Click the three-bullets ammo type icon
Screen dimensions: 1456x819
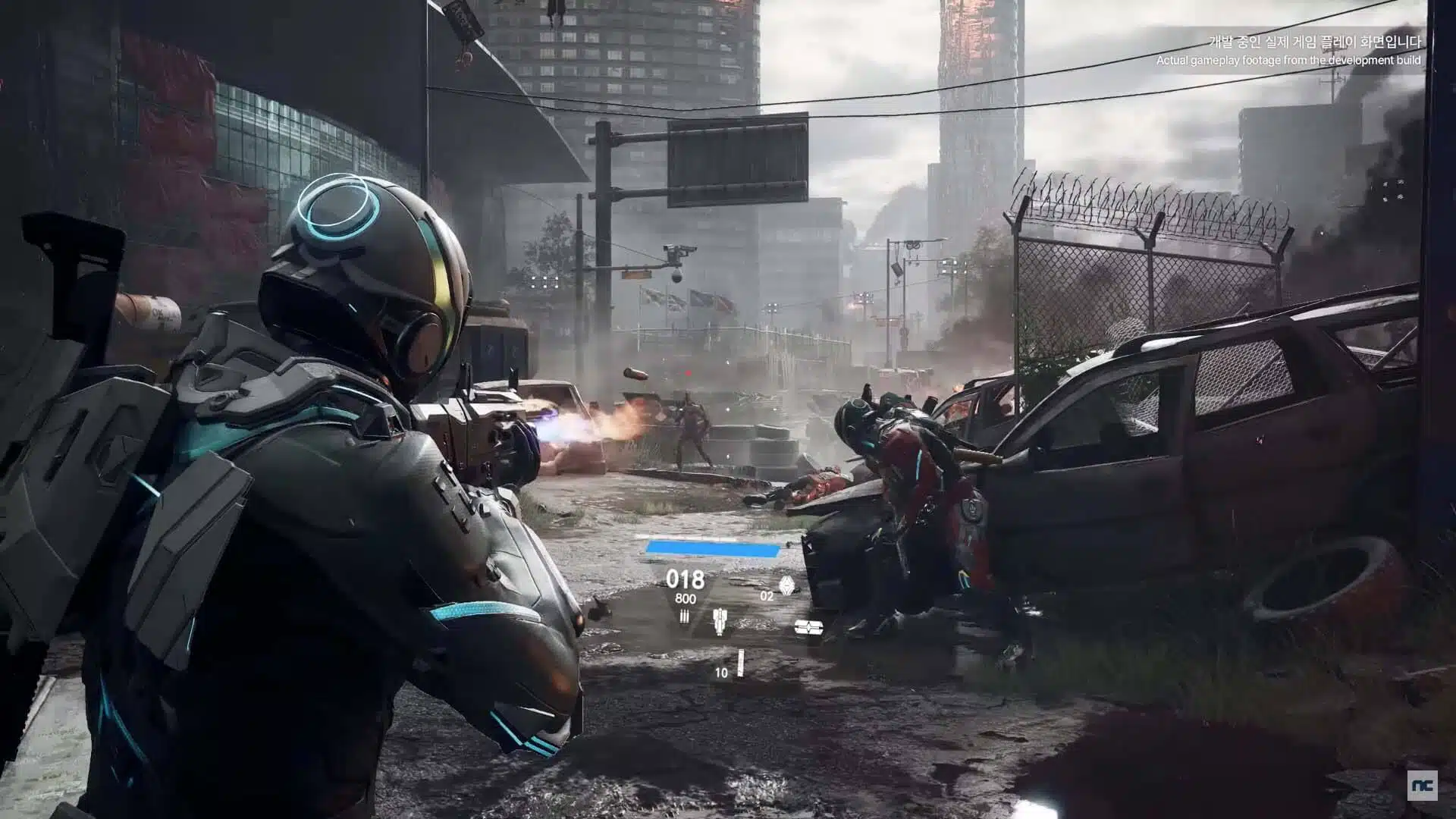(685, 617)
